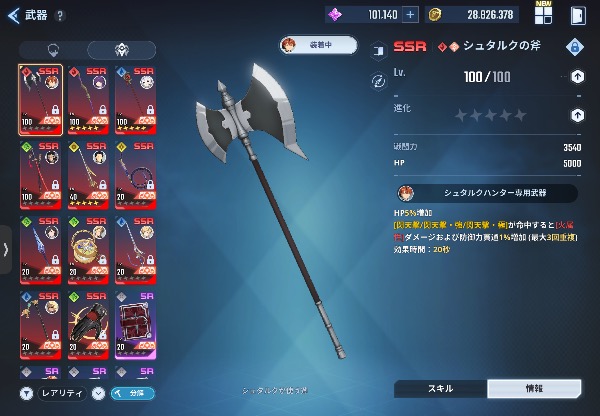Viewport: 600px width, 416px height.
Task: Toggle the lock on シュタルクの斧
Action: click(575, 48)
